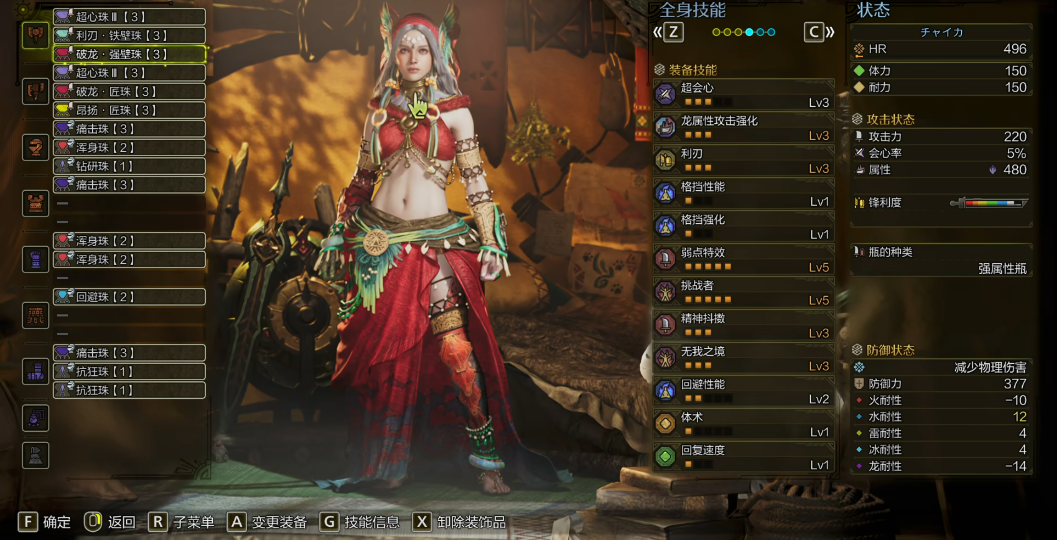This screenshot has width=1057, height=540.
Task: Select the 龙属性攻击强化 skill entry
Action: point(743,128)
